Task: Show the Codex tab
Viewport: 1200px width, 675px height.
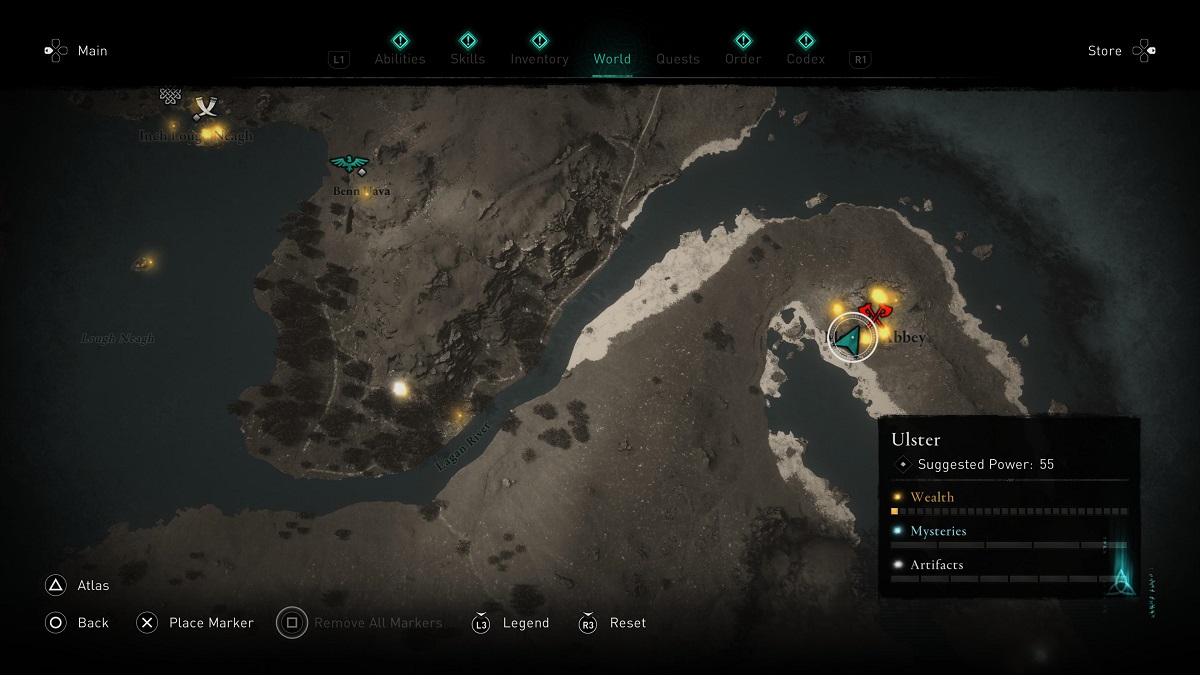Action: coord(805,58)
